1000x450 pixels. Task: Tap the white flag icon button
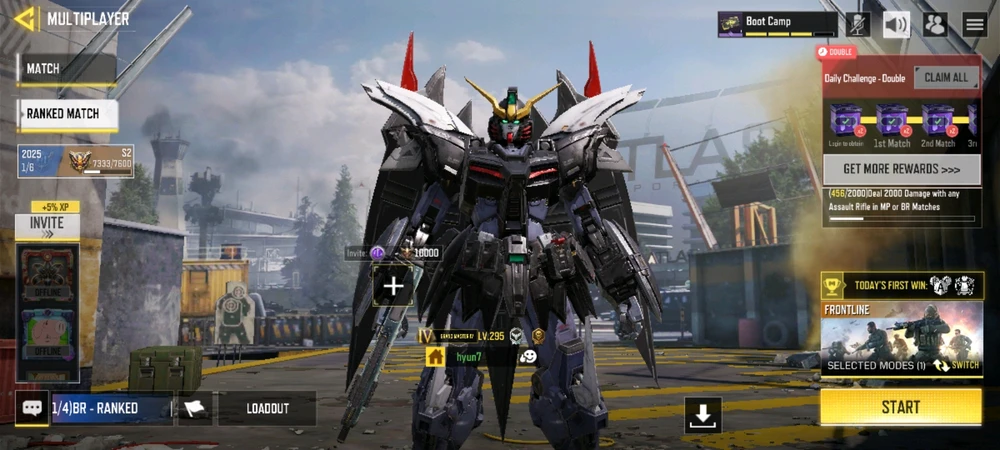tap(196, 408)
